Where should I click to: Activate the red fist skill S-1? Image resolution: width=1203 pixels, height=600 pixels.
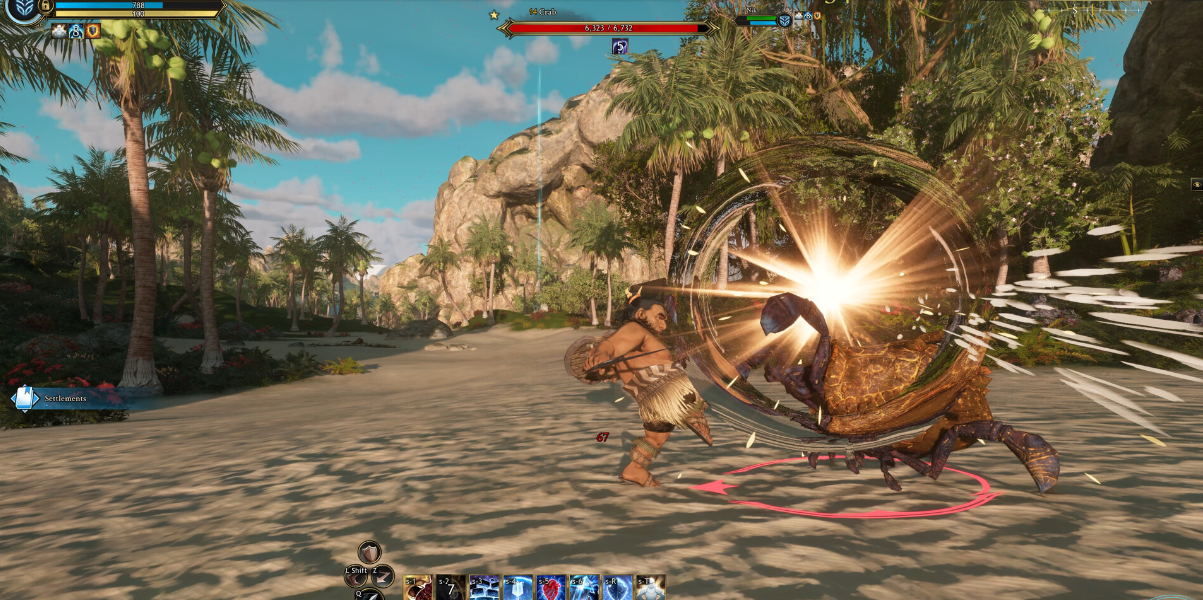(x=418, y=588)
